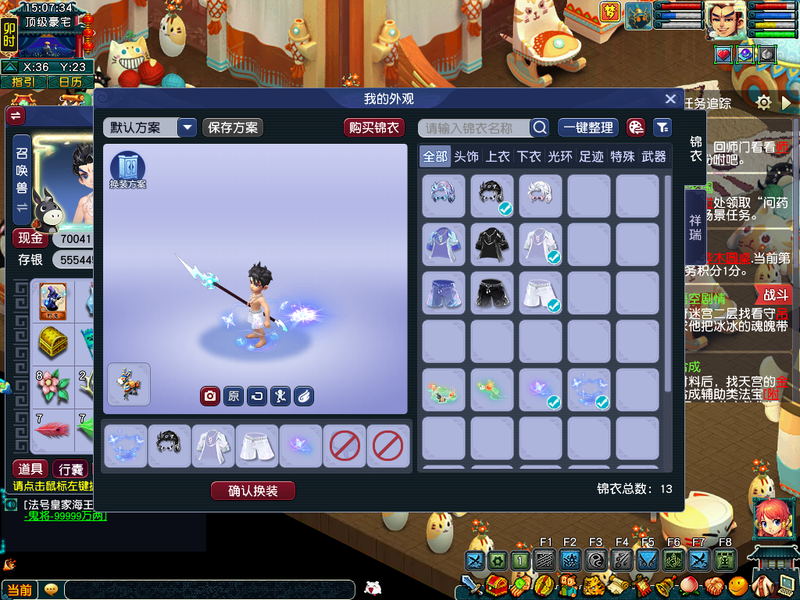Open the 换装方案 wardrobe scheme icon

pyautogui.click(x=128, y=170)
